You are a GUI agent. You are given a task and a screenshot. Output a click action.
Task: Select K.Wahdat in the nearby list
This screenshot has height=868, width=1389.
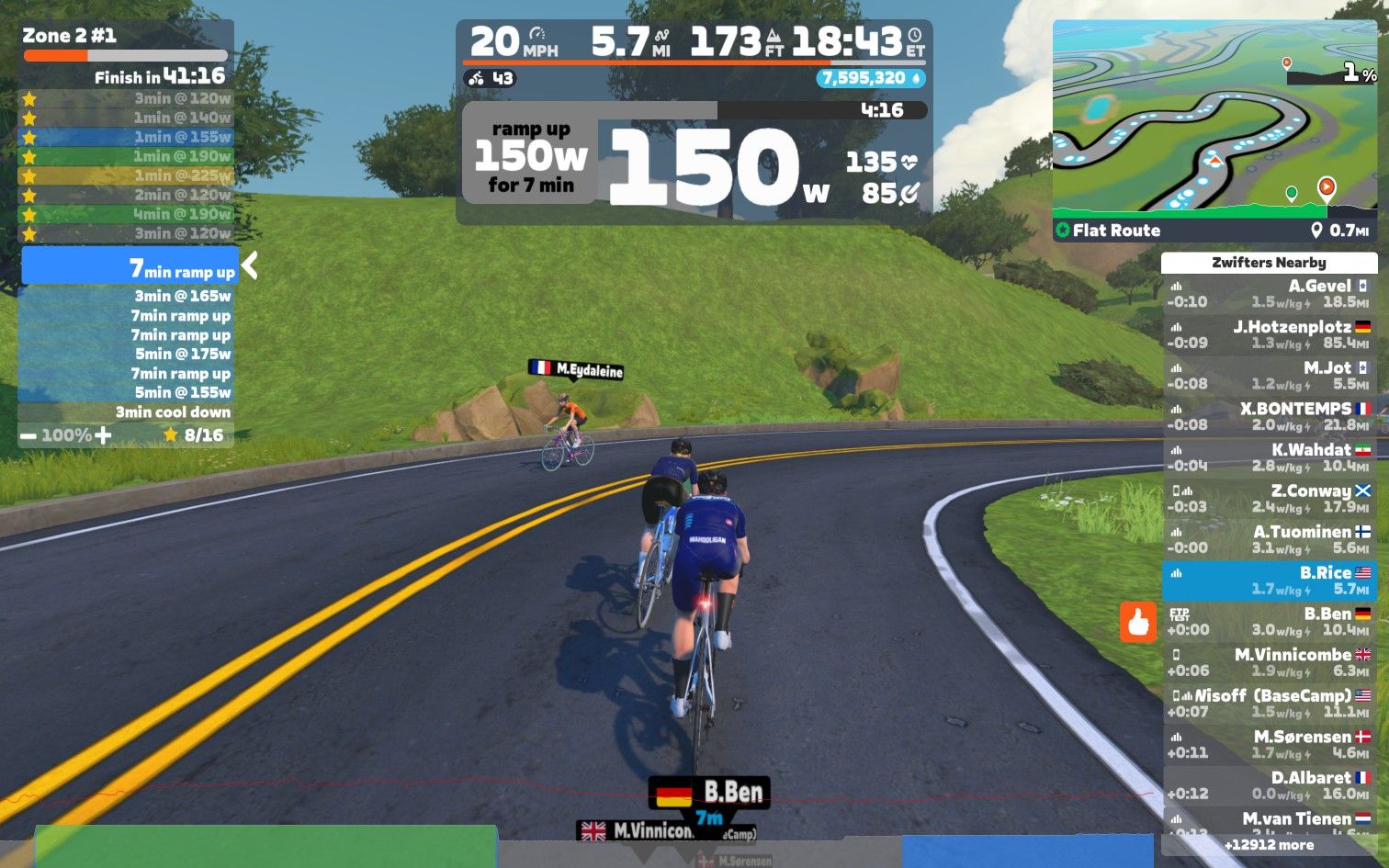coord(1268,457)
